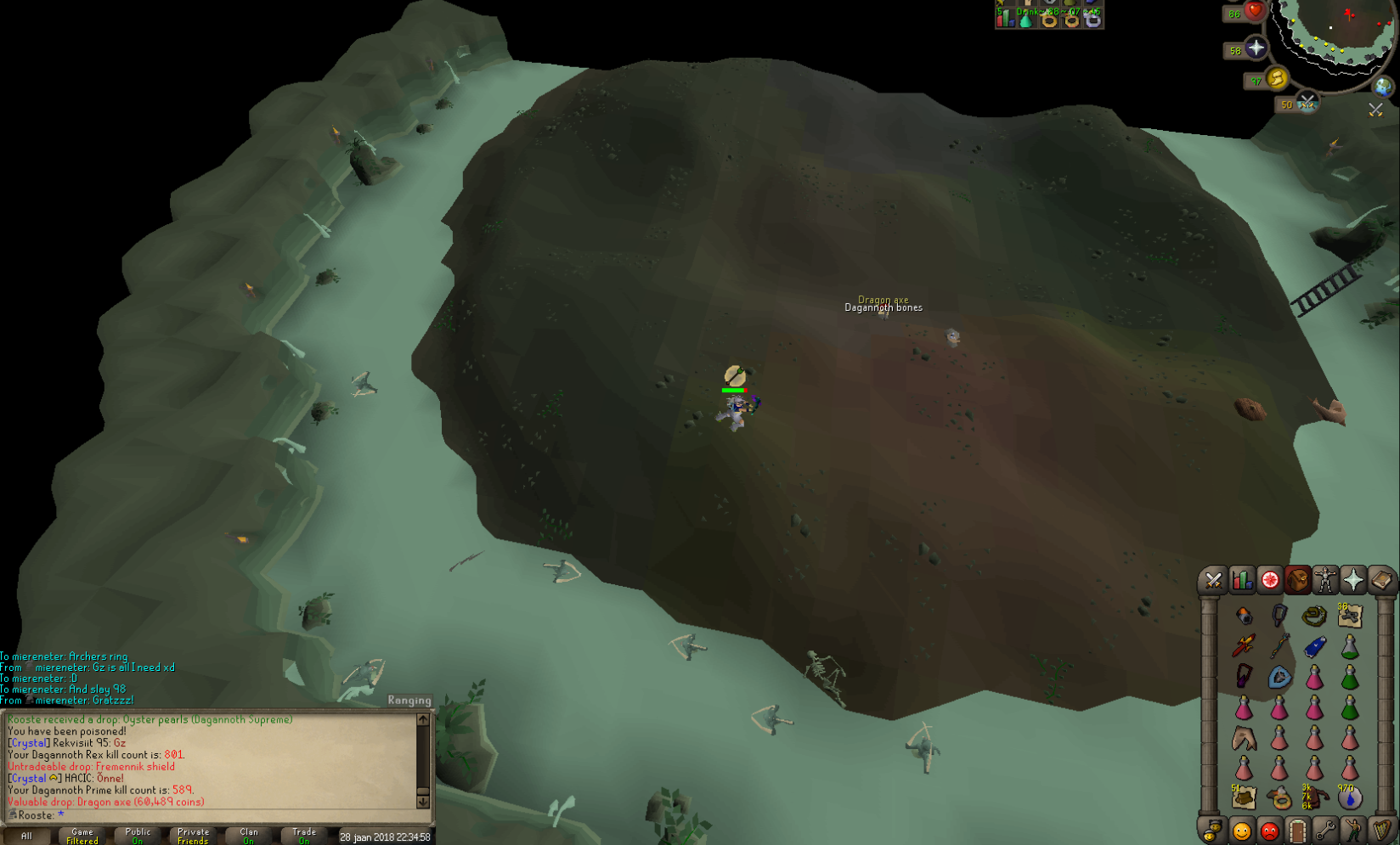Open the Combat options tab

[x=1213, y=578]
